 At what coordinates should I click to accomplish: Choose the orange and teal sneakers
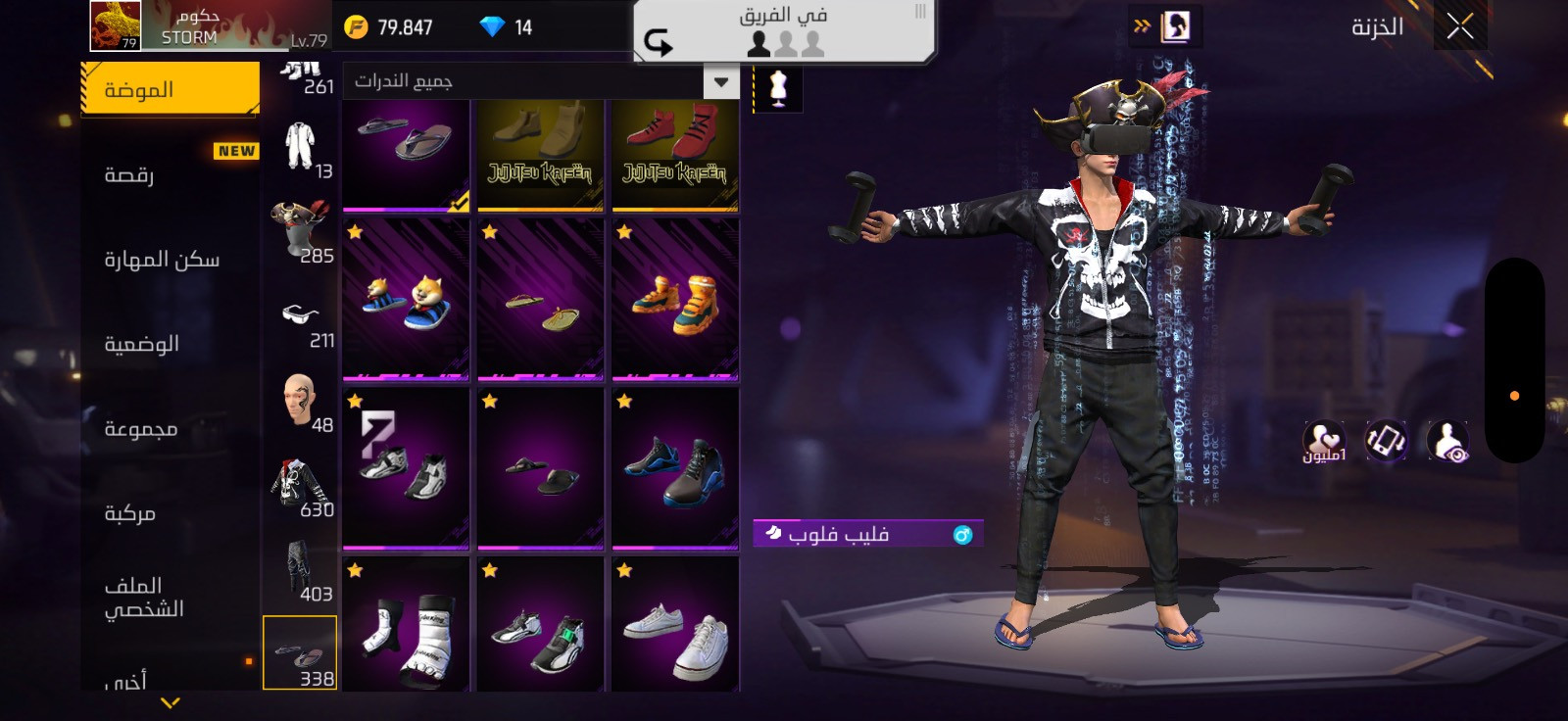pos(675,299)
